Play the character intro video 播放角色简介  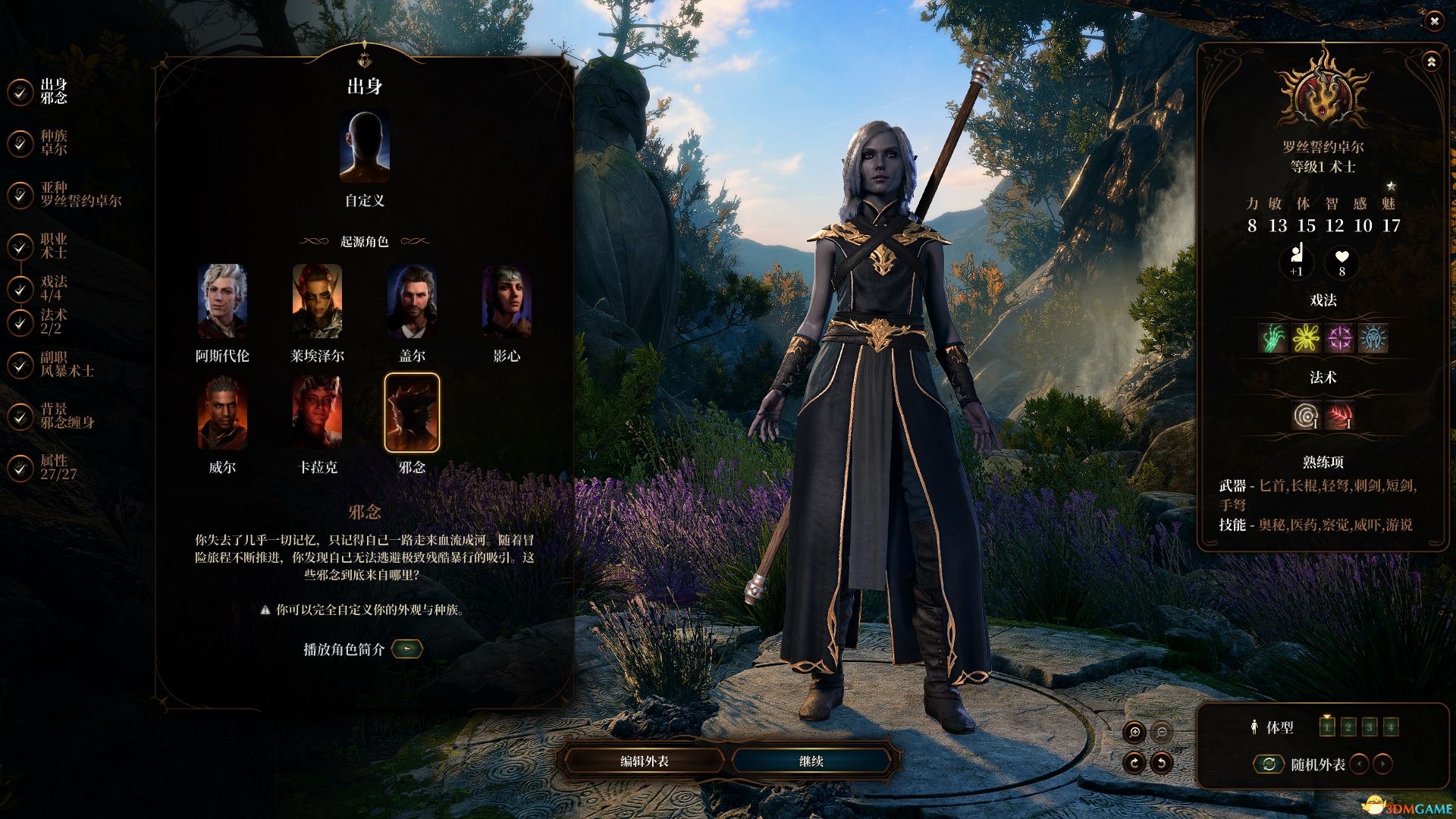(x=407, y=649)
